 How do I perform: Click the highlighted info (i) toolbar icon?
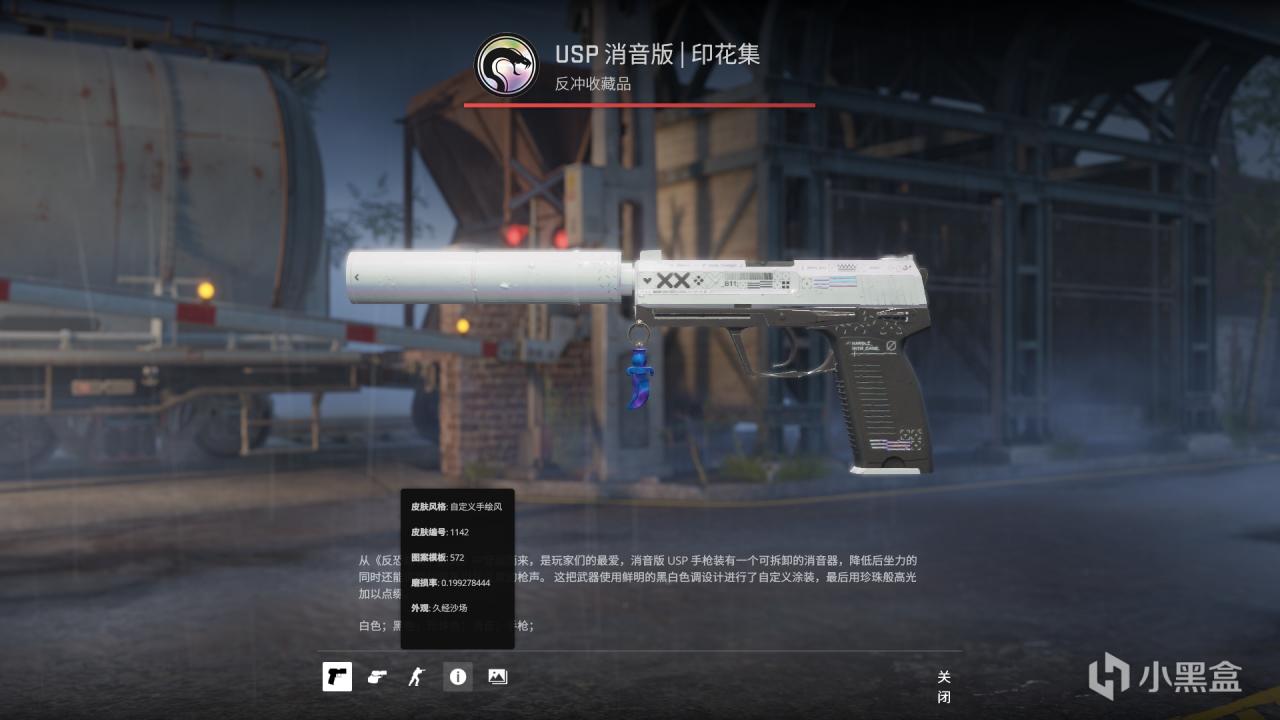click(458, 676)
